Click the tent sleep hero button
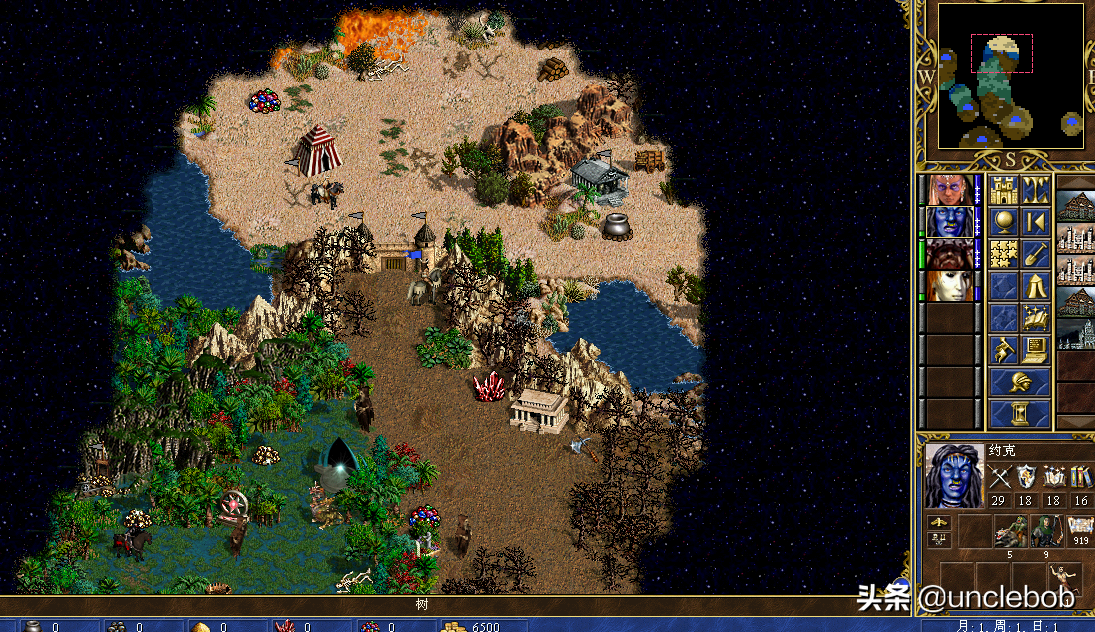This screenshot has width=1095, height=632. 1036,286
